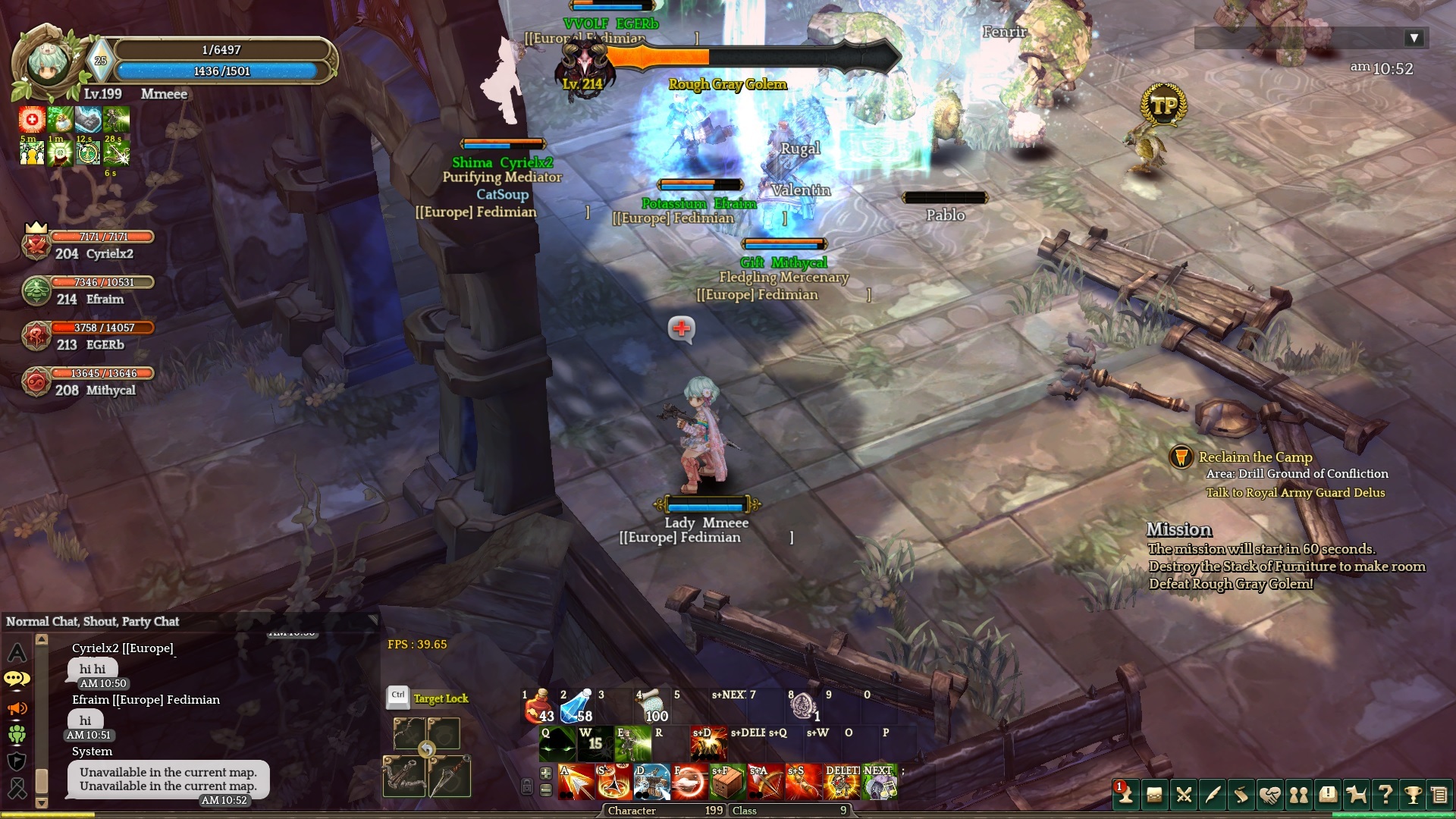Open the companion pet menu

[x=1356, y=795]
